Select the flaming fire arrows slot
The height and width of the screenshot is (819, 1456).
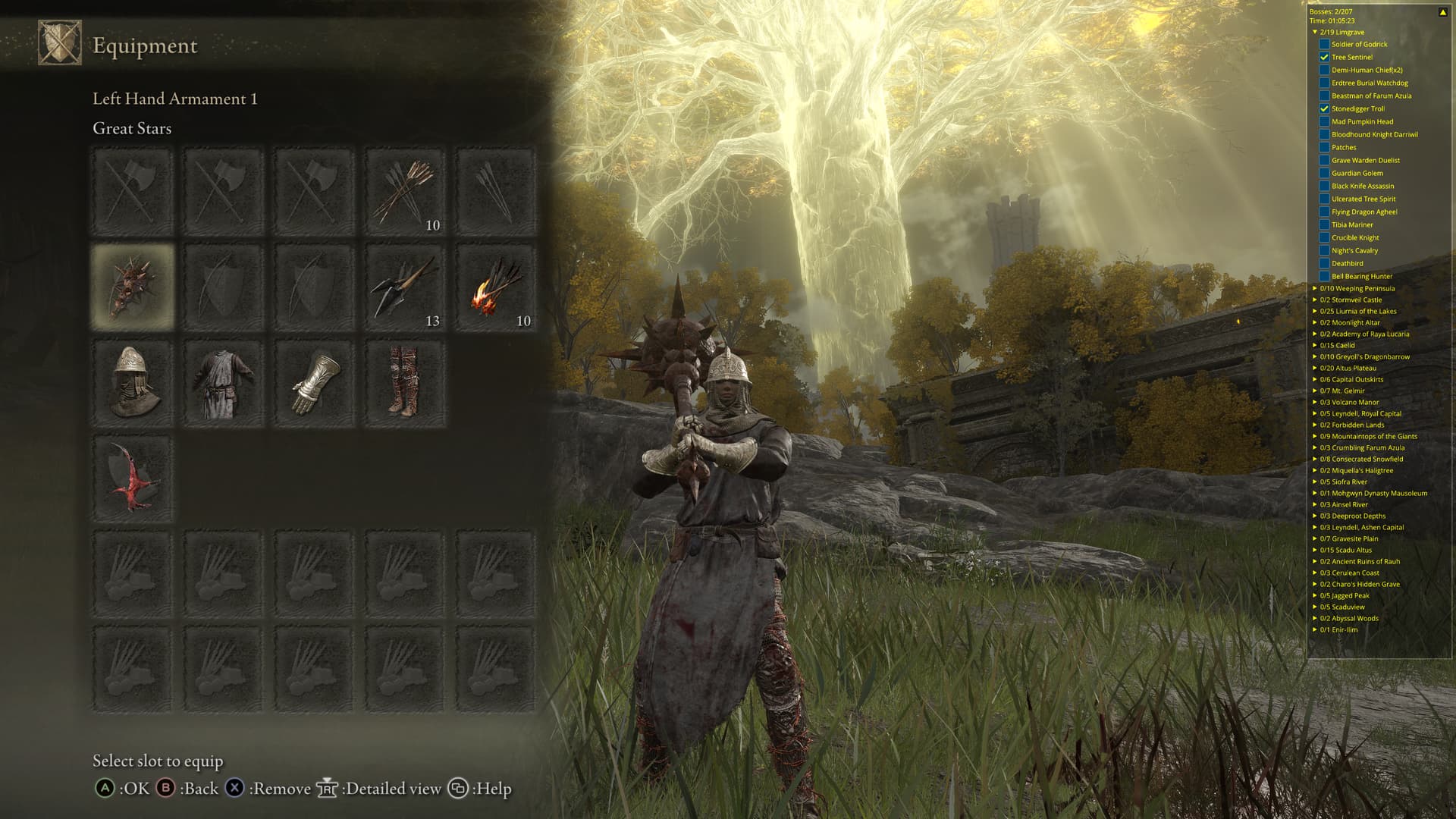pos(496,287)
